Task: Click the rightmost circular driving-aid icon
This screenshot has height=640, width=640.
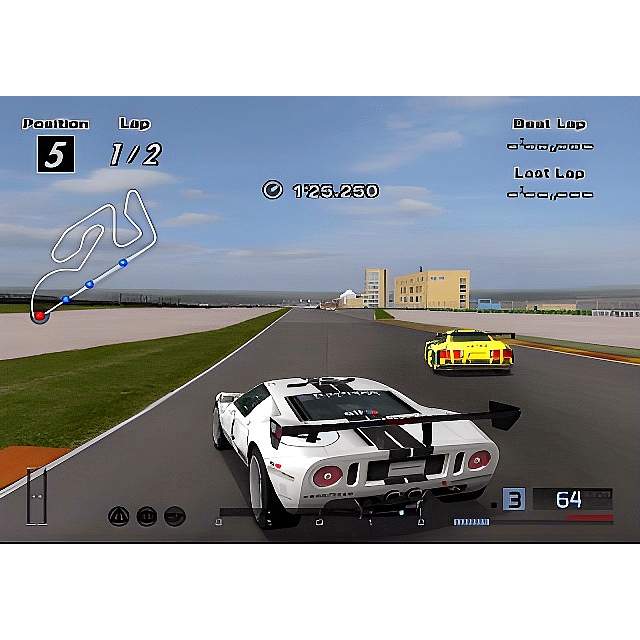Action: click(174, 516)
